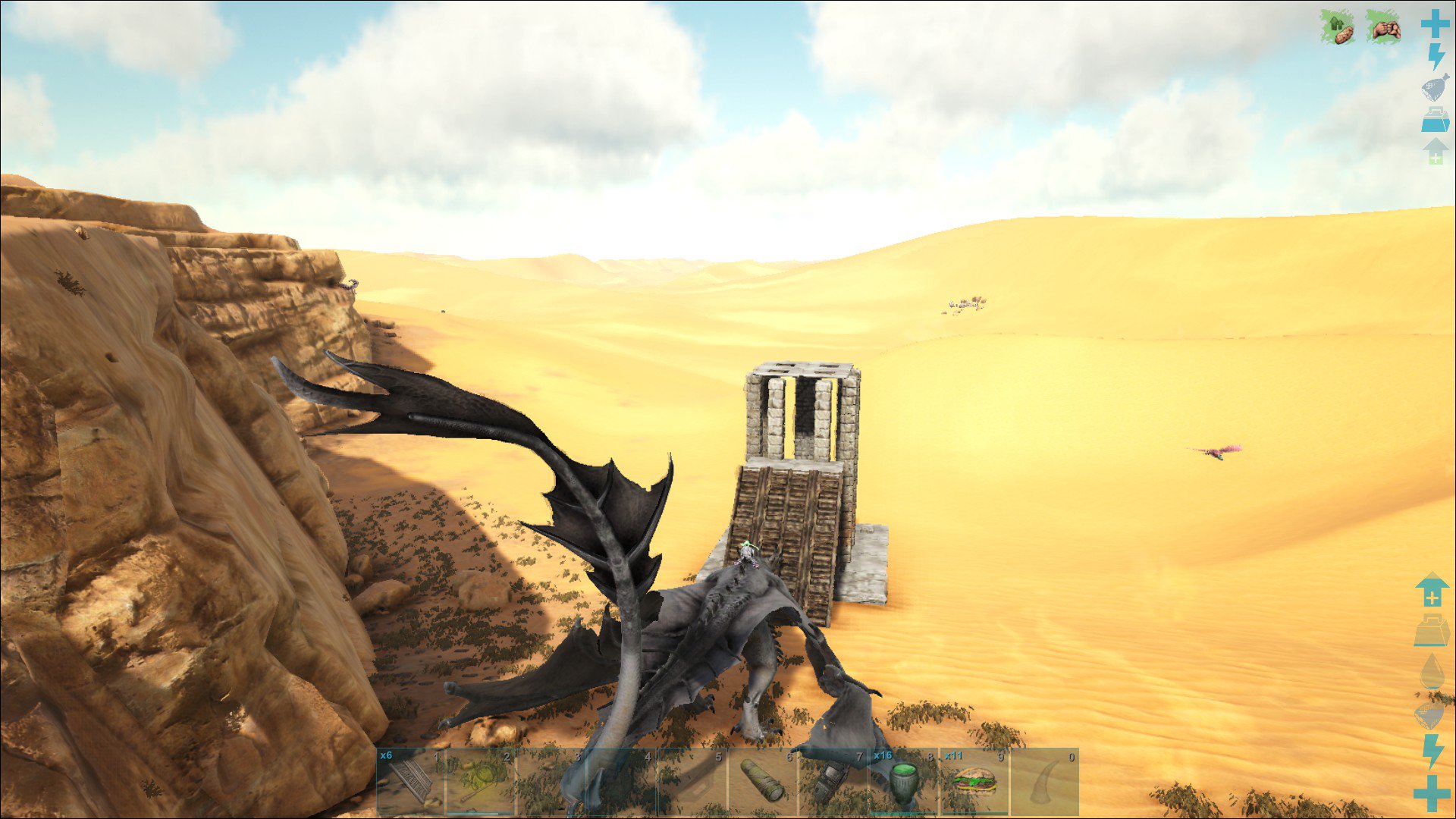The image size is (1456, 819).
Task: Click the water droplet hydration icon bottom right
Action: pyautogui.click(x=1432, y=671)
